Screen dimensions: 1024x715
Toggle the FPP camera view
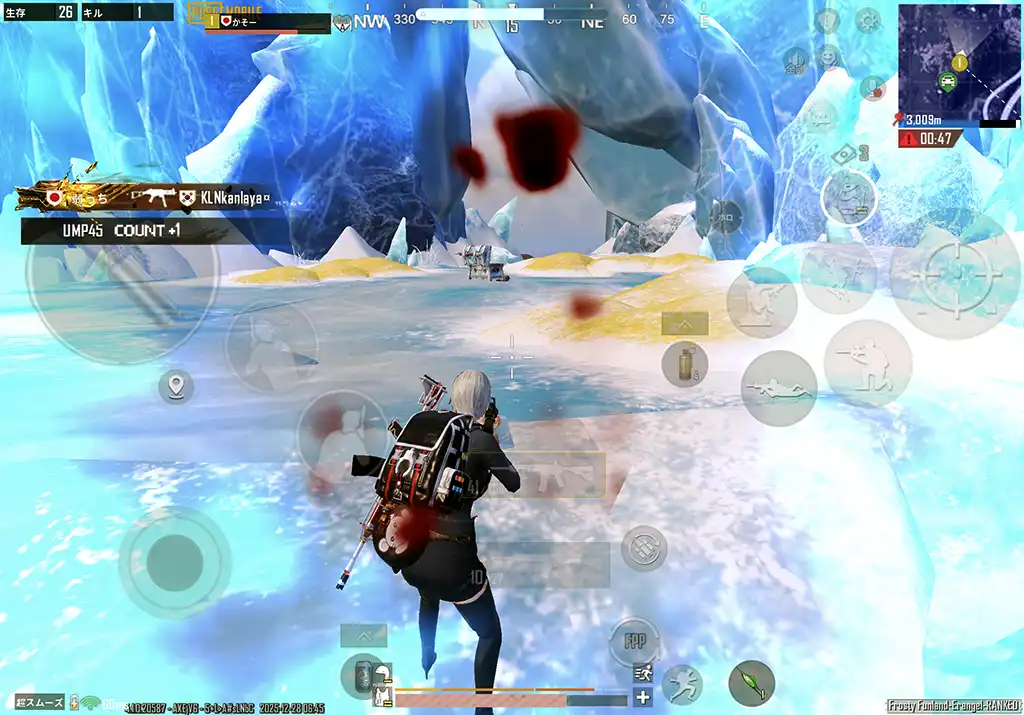[634, 641]
